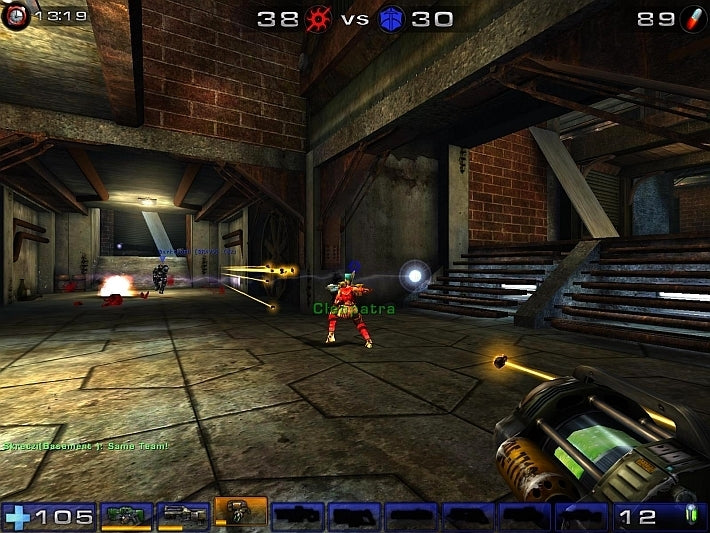
Task: Click the adrenaline pill icon
Action: pos(693,18)
